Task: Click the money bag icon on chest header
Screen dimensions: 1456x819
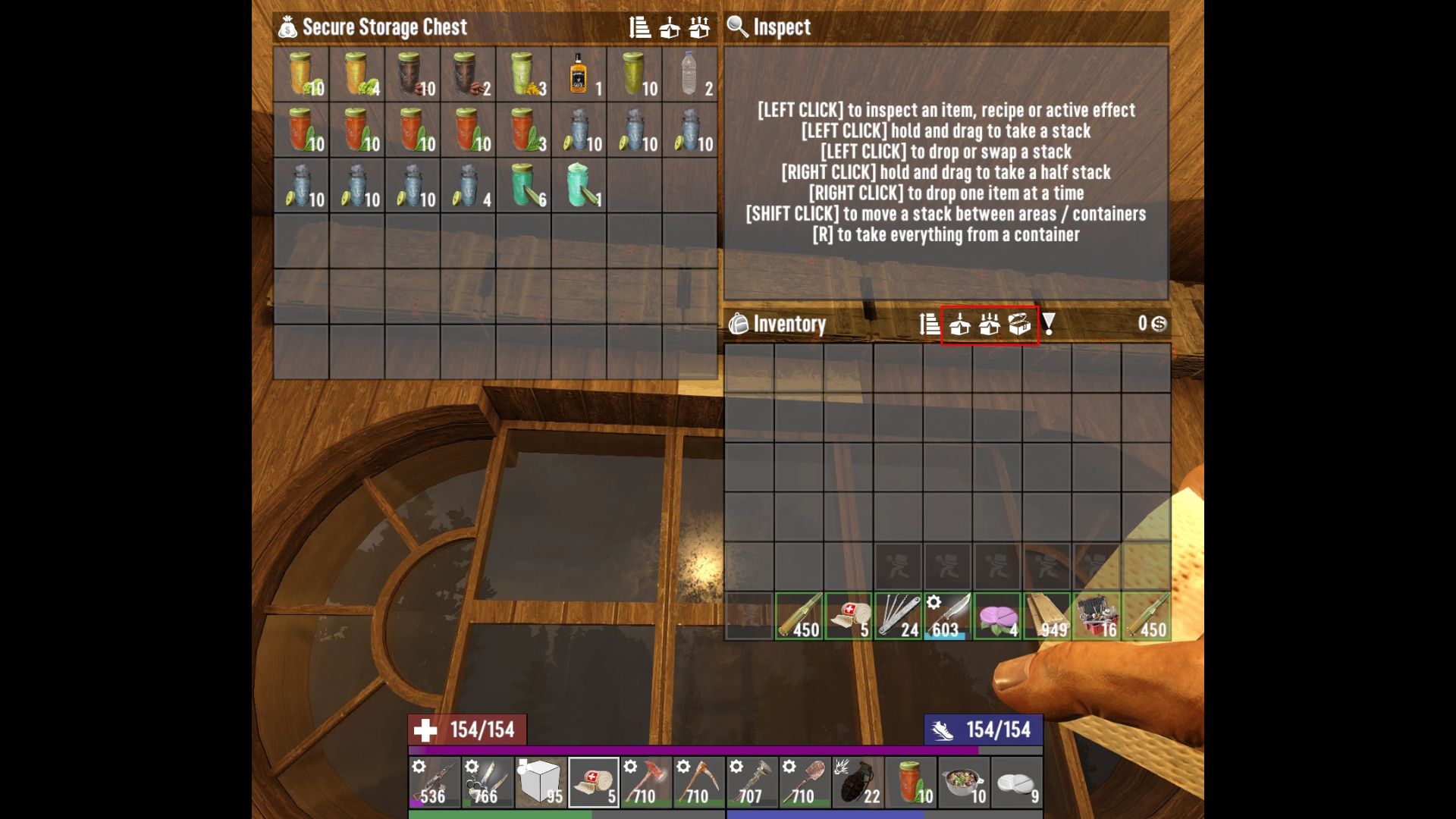Action: [x=288, y=27]
